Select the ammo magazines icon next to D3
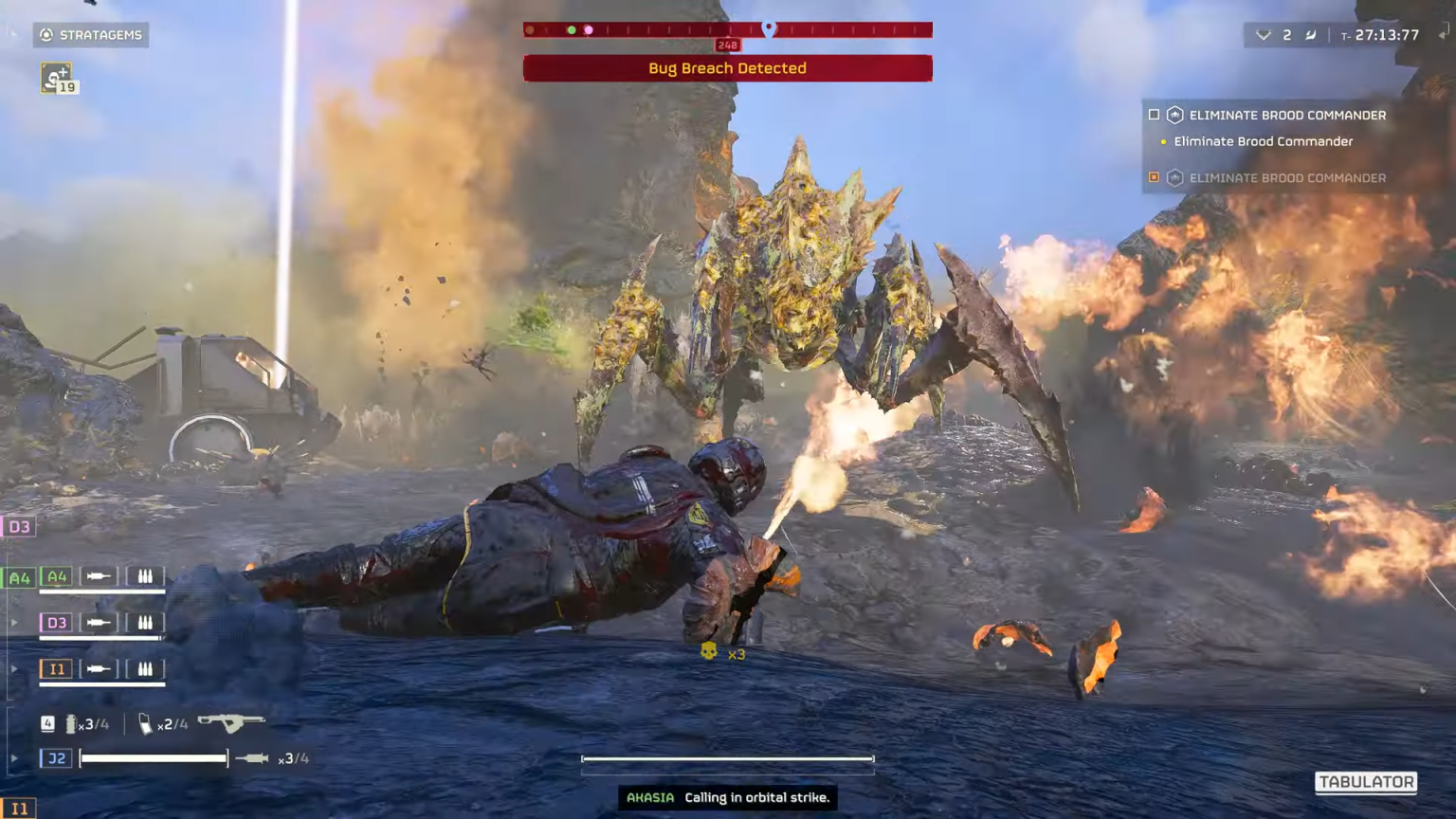 point(145,622)
